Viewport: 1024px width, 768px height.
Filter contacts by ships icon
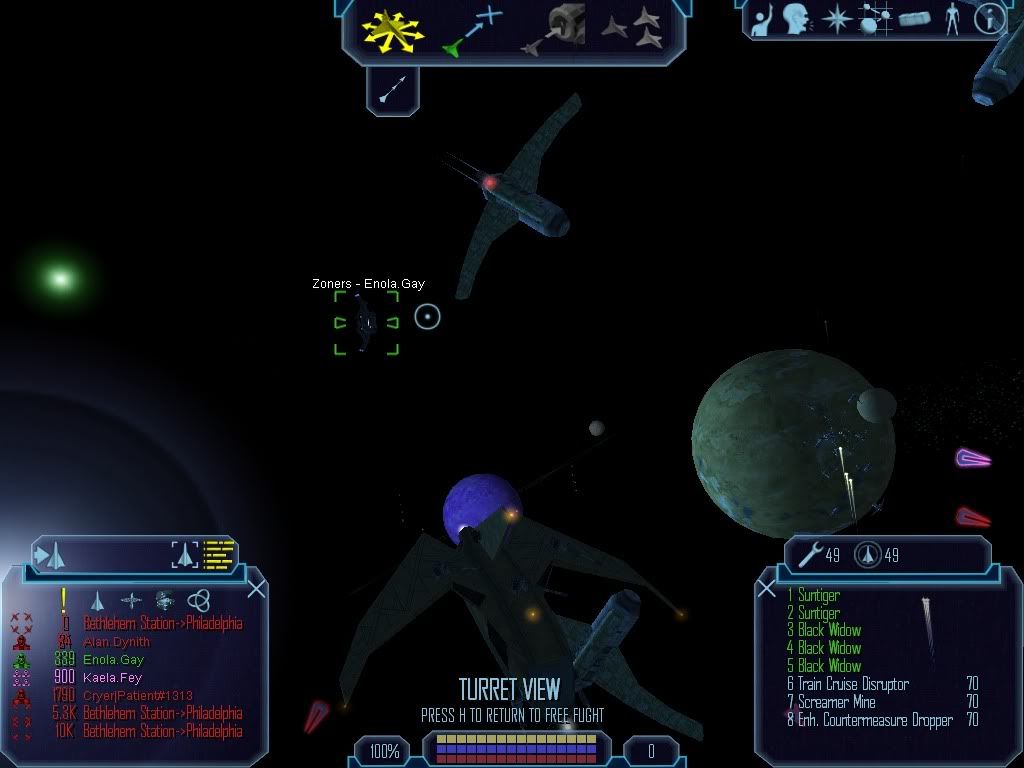click(x=97, y=600)
